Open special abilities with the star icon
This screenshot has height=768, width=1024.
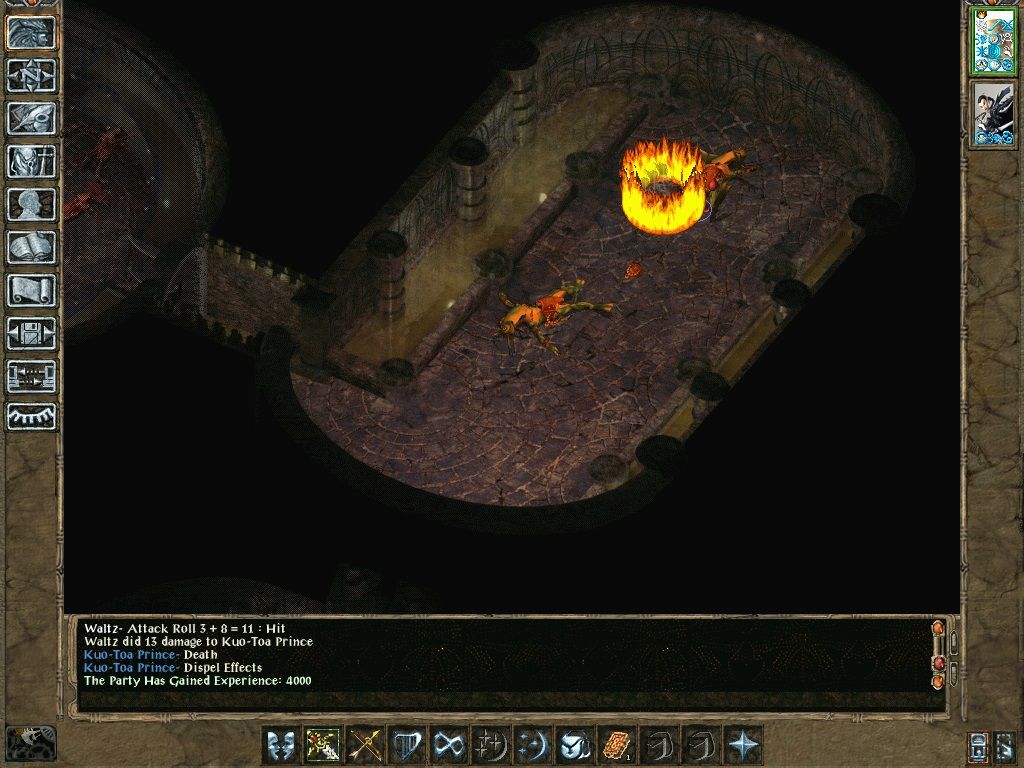tap(743, 746)
